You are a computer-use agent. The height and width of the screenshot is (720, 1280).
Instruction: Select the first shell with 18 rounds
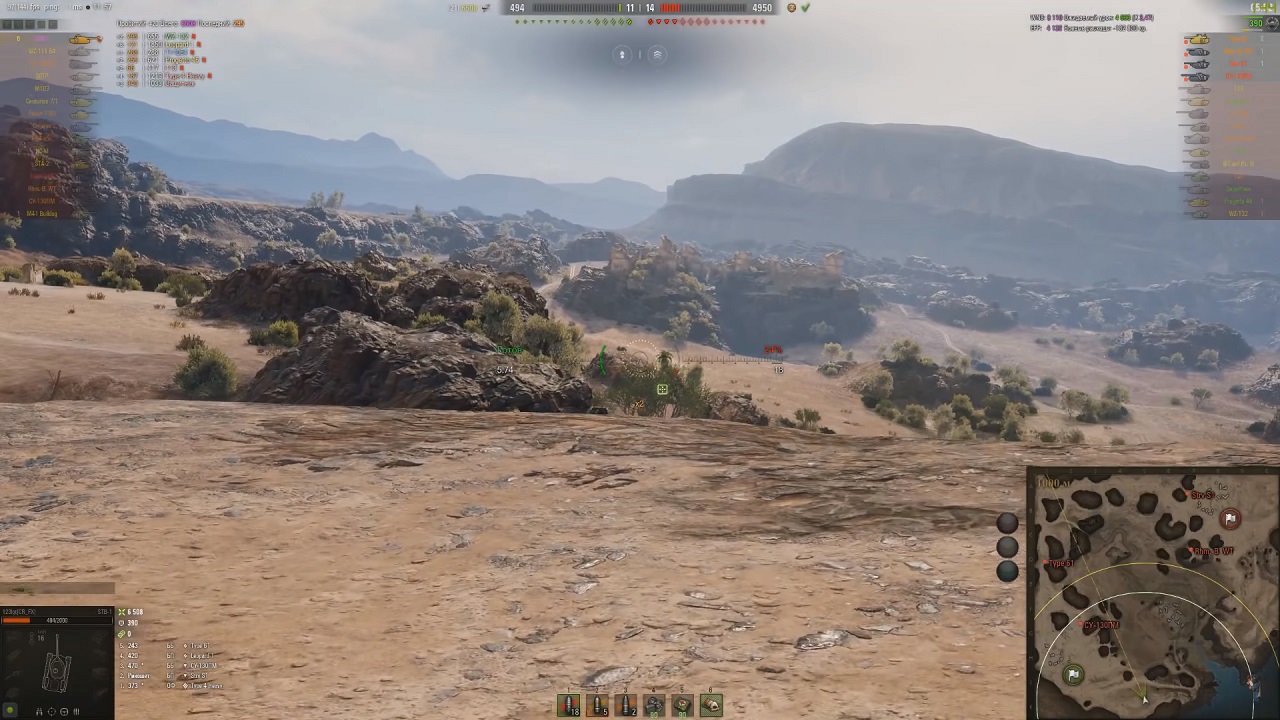pyautogui.click(x=568, y=705)
